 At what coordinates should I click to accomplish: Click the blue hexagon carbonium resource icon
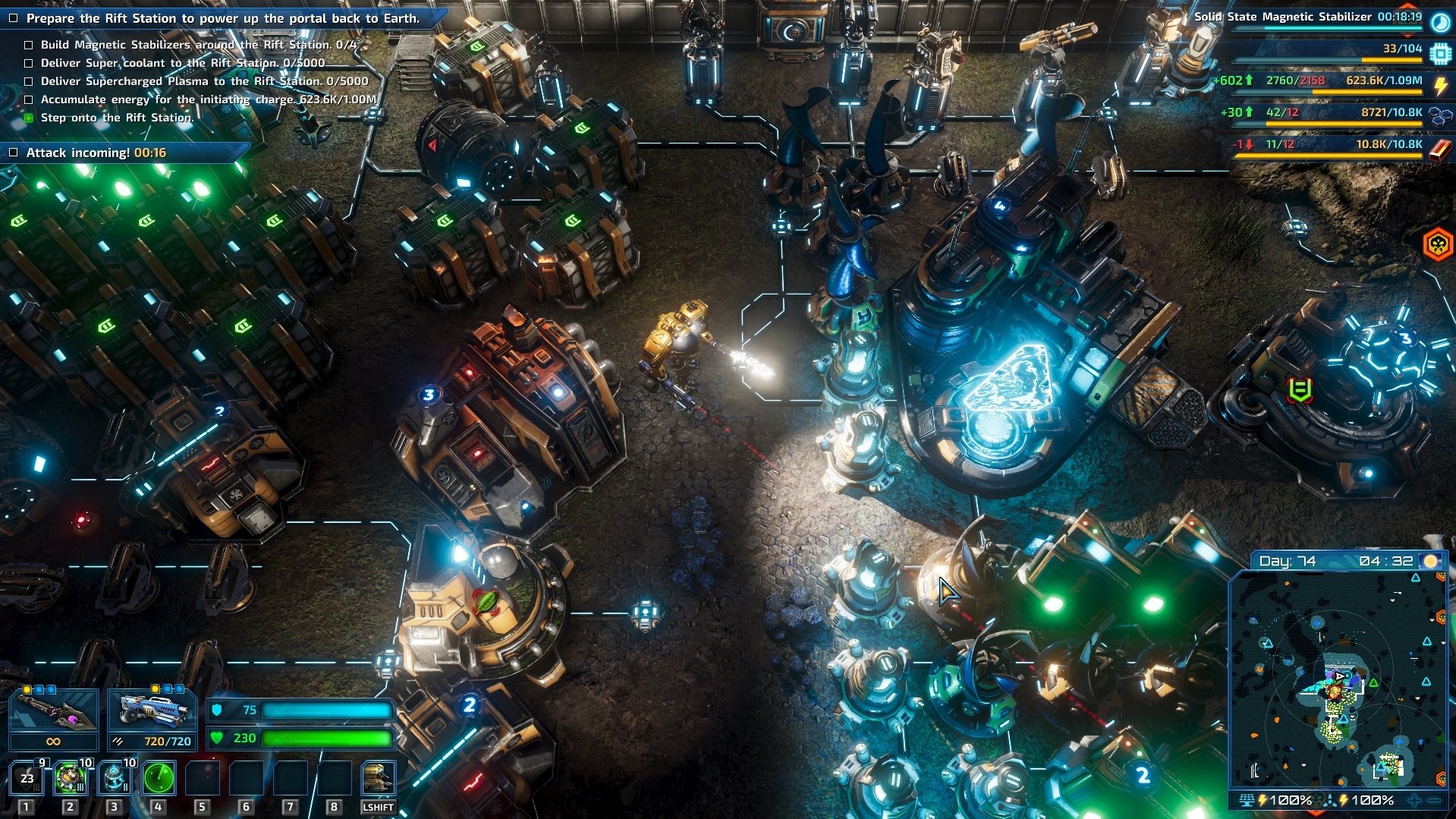[1439, 116]
